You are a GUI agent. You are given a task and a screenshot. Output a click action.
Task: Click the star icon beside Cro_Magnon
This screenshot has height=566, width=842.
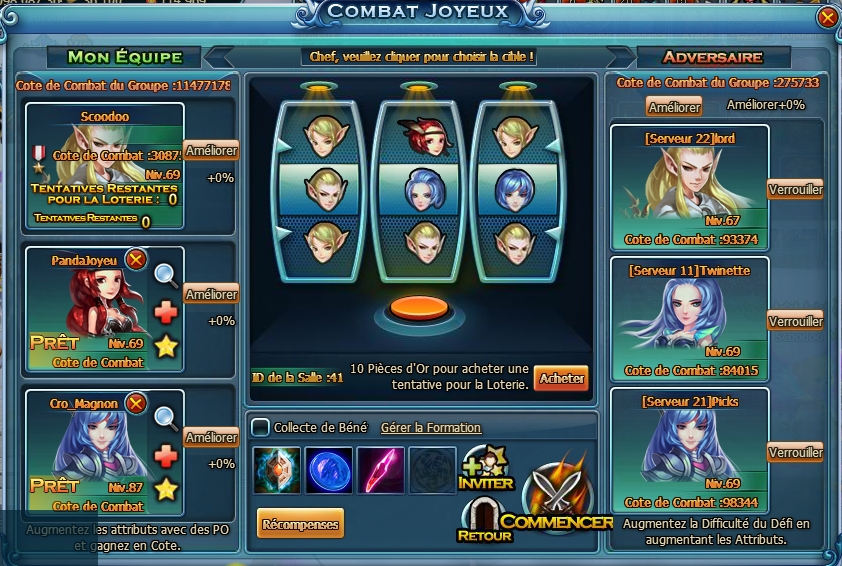[166, 489]
